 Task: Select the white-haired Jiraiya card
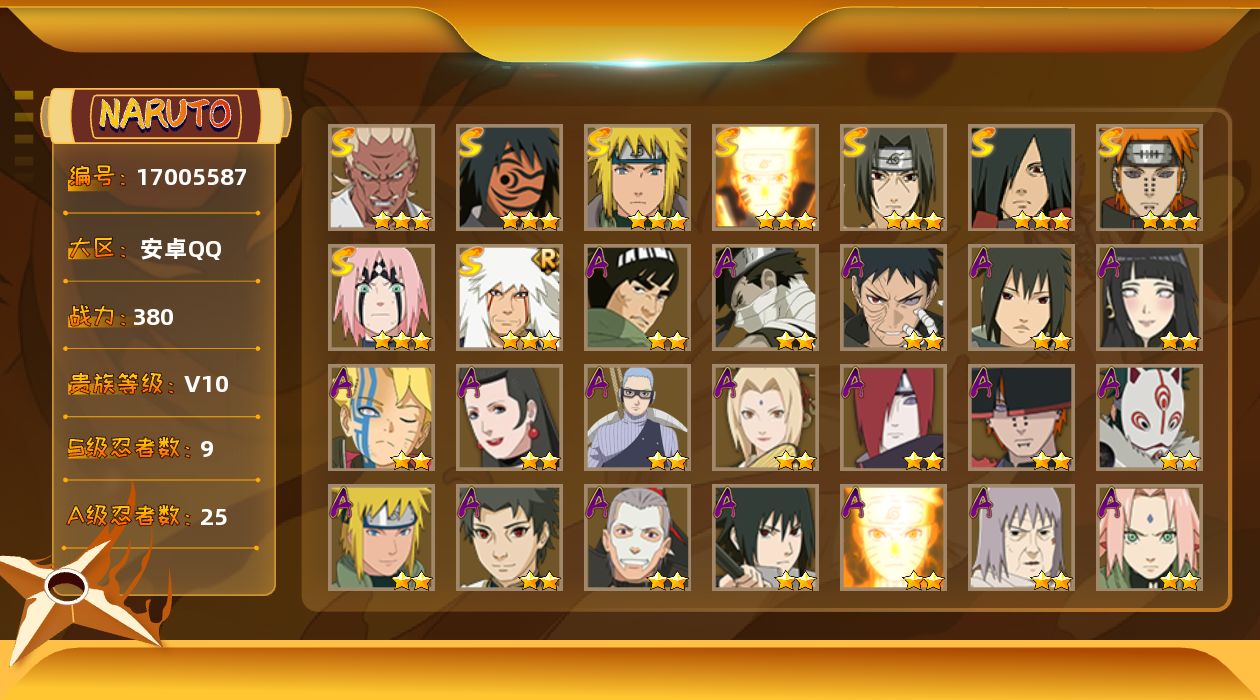pos(509,297)
